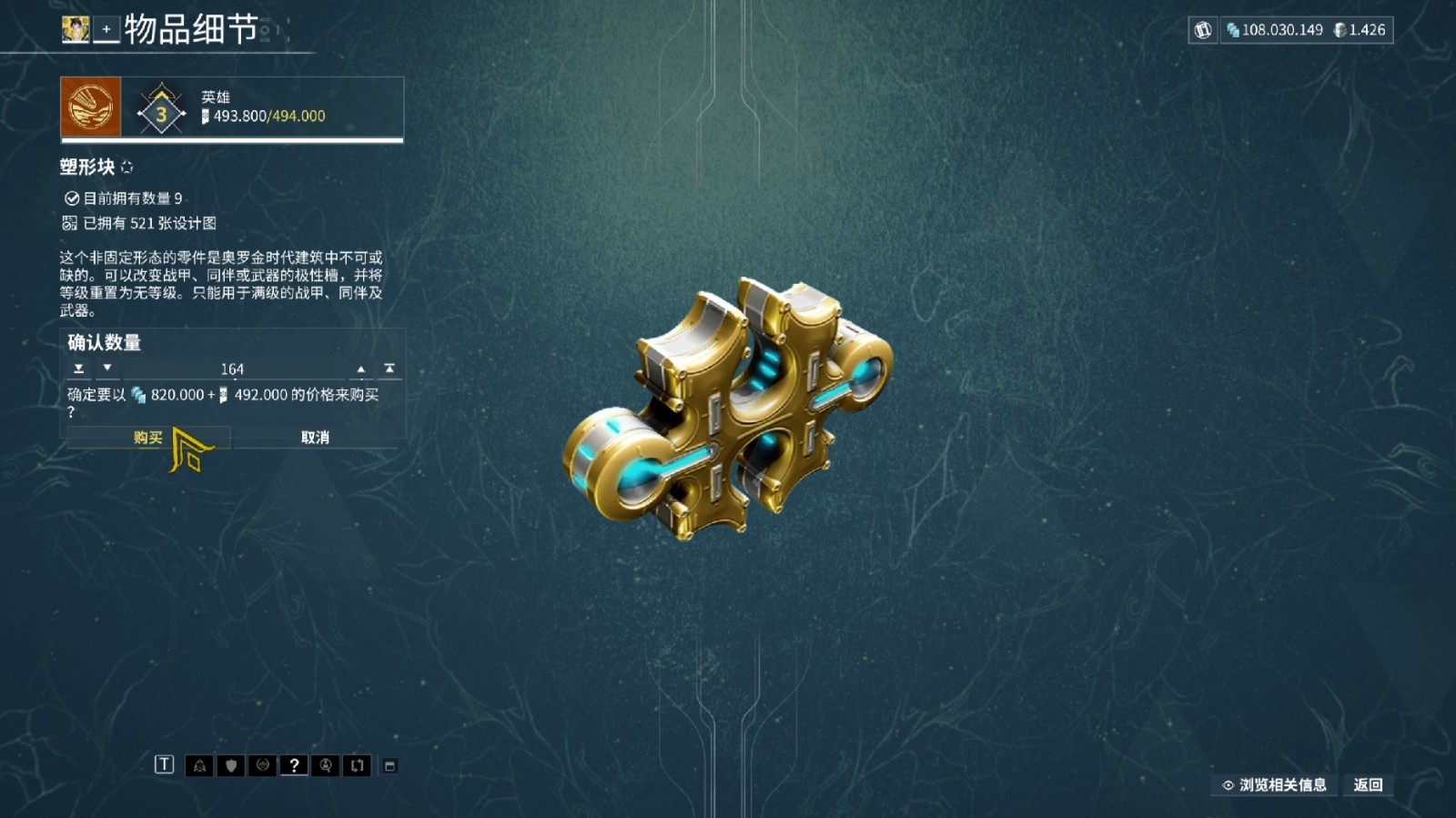
Task: Decrease quantity with the down arrow
Action: coord(106,369)
